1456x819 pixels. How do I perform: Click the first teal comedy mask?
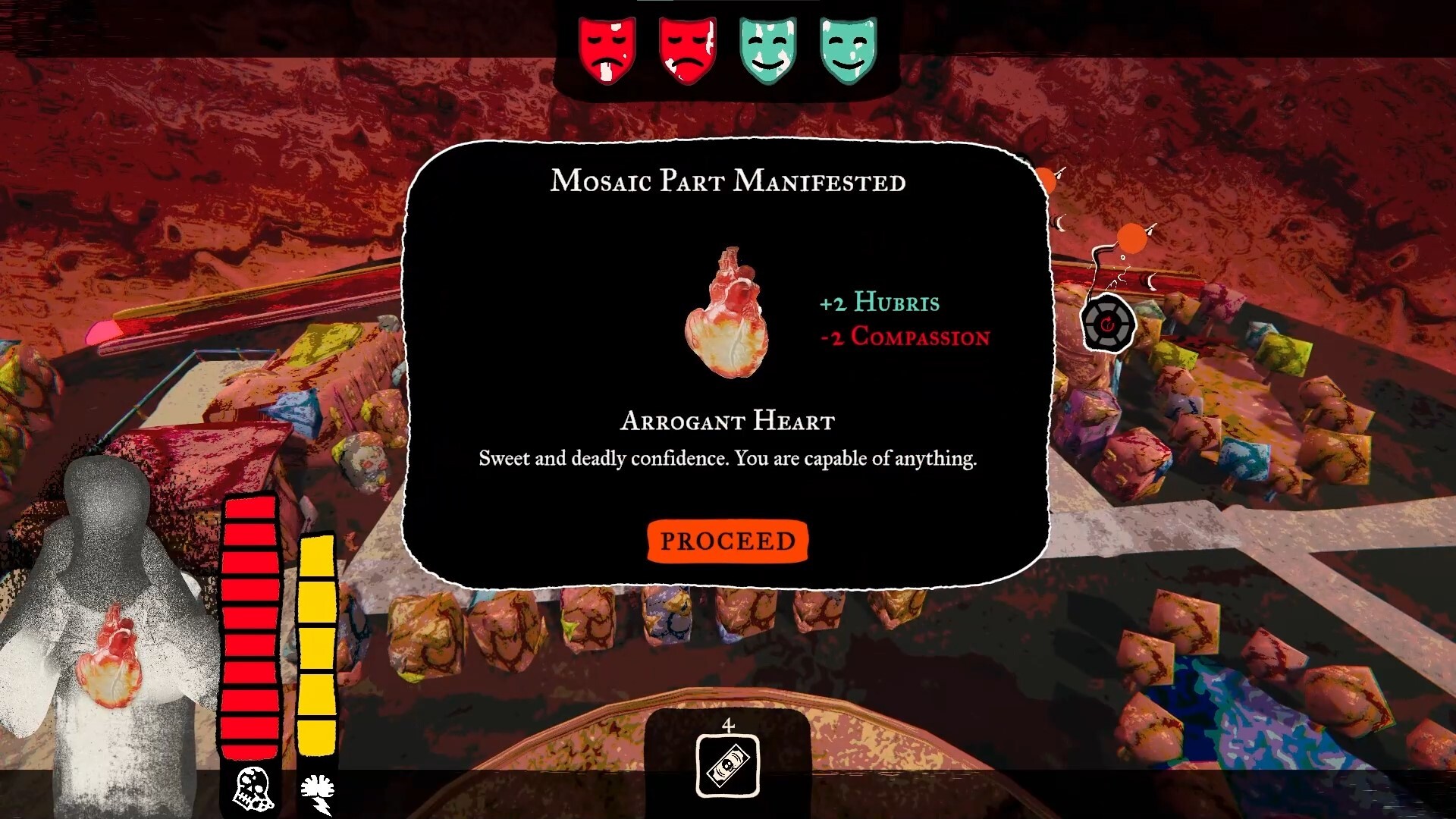coord(766,48)
